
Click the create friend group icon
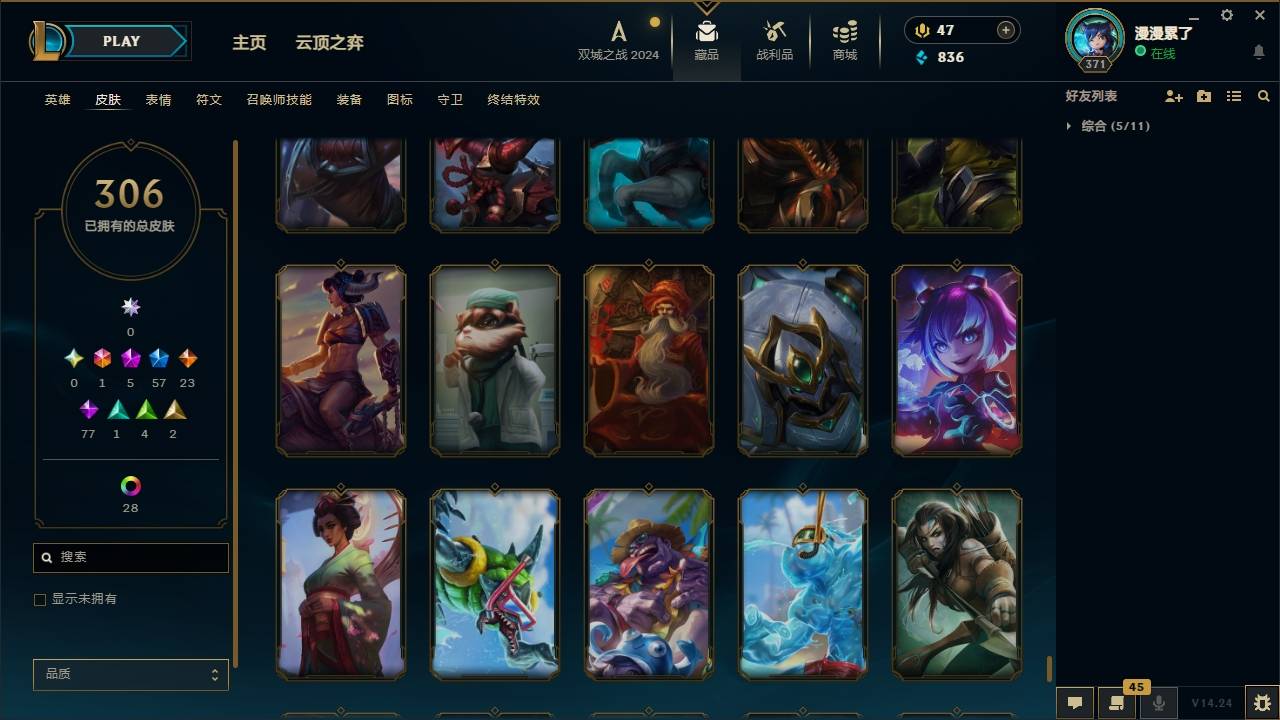(x=1203, y=96)
